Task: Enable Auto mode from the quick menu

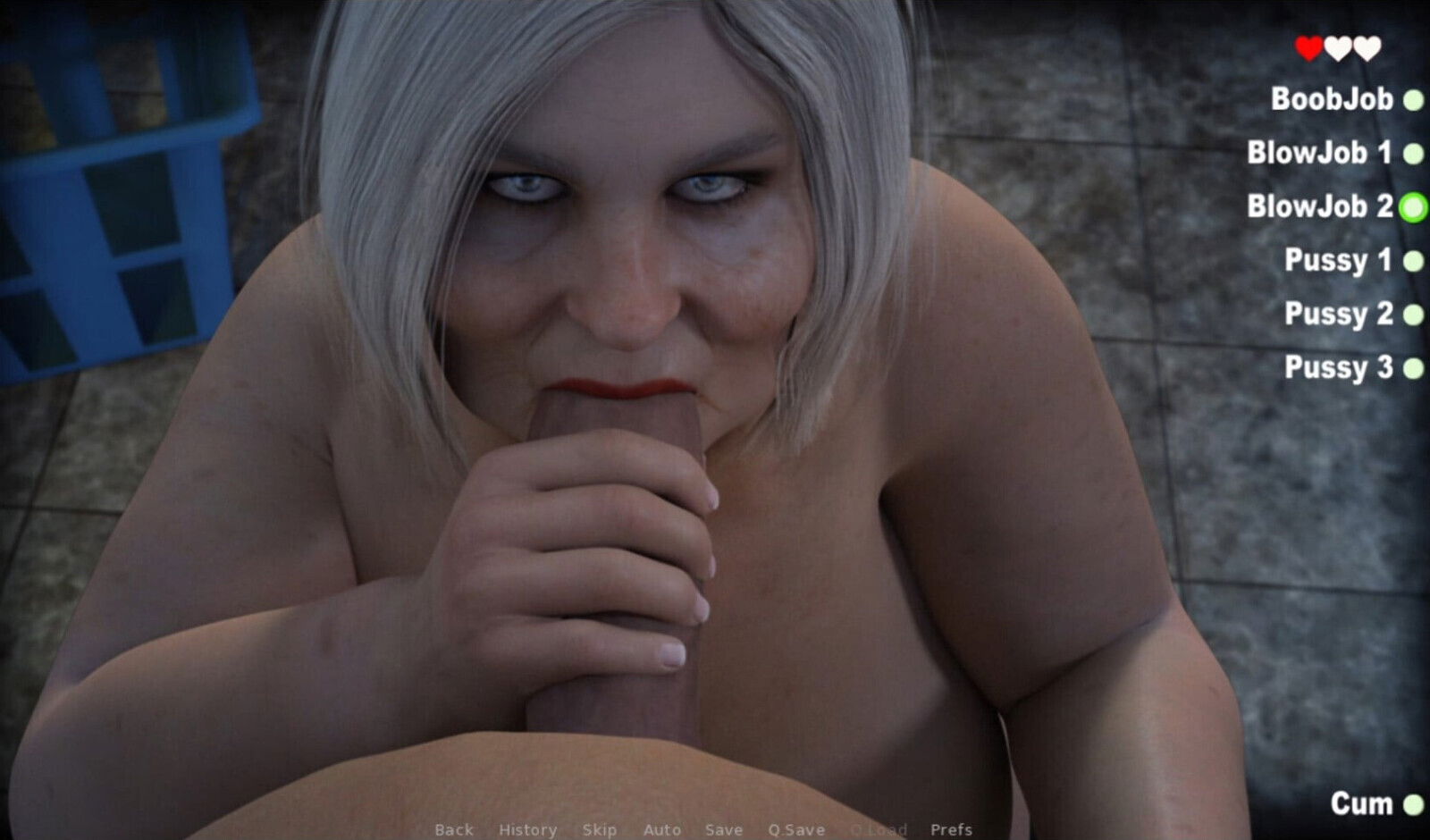Action: pyautogui.click(x=662, y=829)
